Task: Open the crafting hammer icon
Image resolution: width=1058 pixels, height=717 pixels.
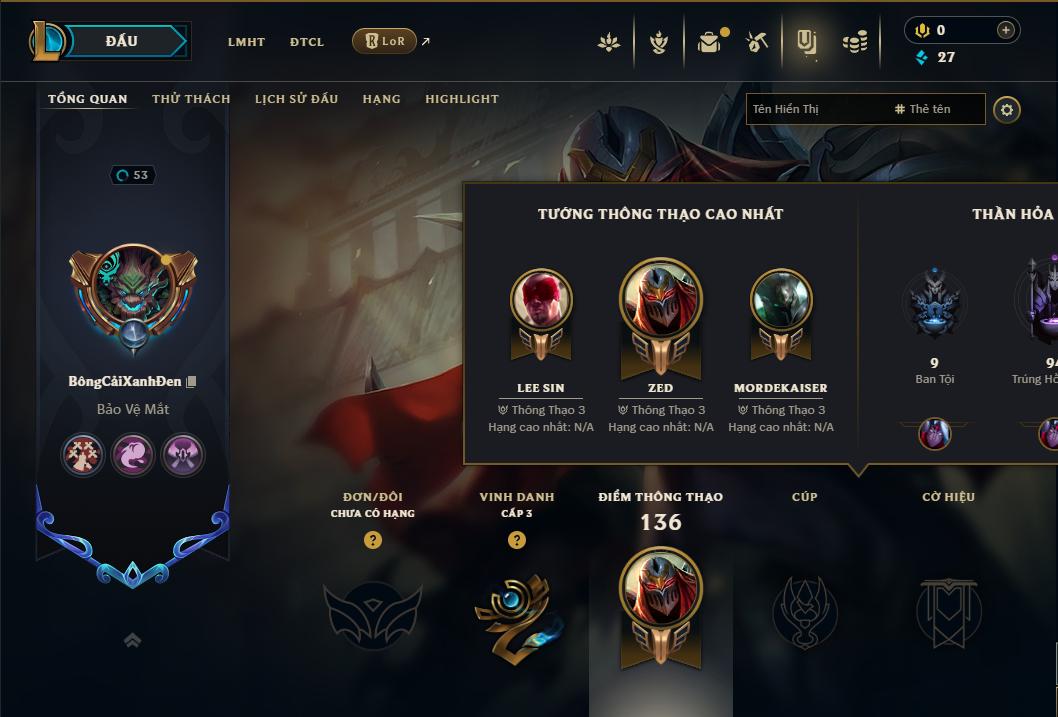Action: 758,42
